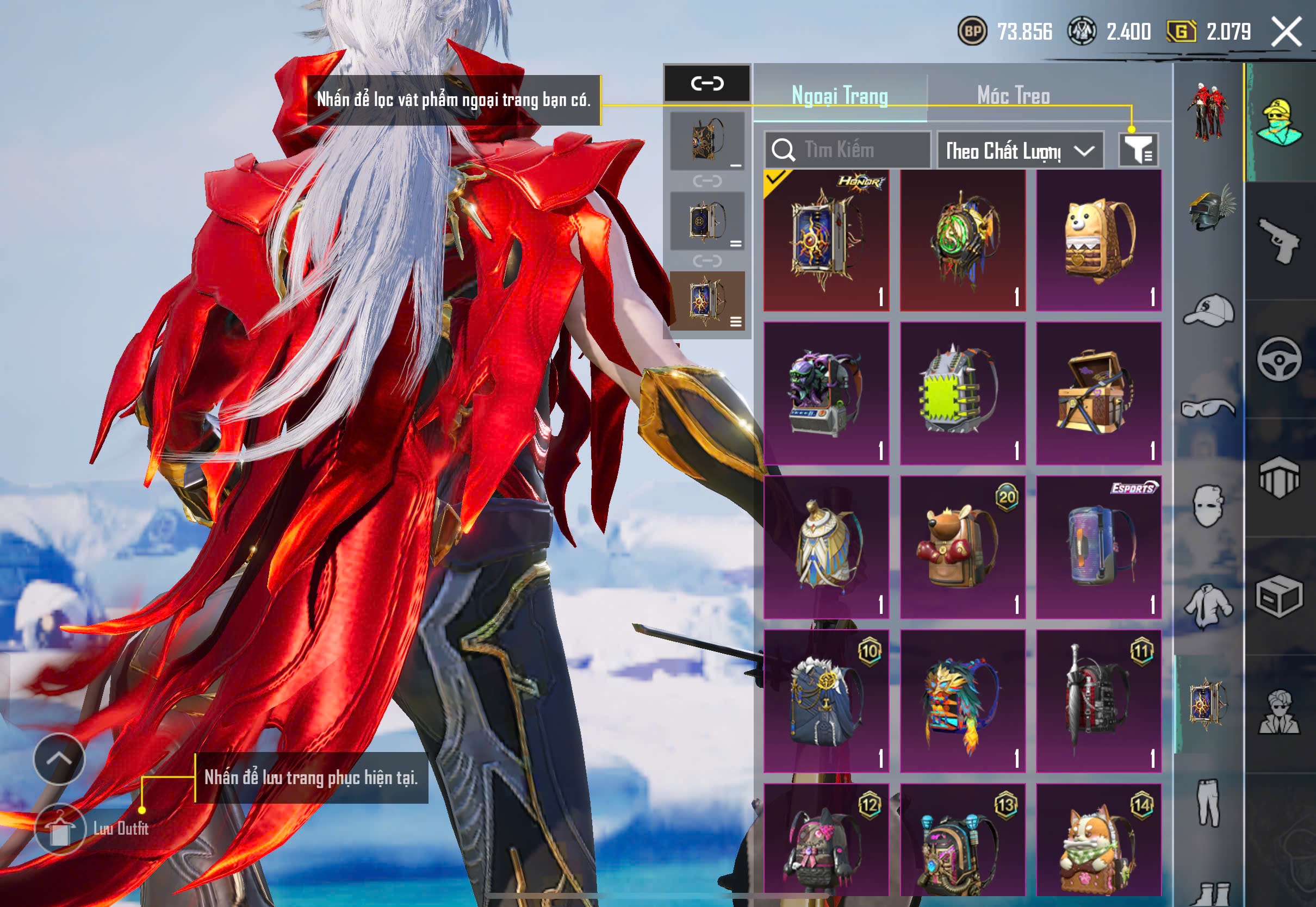
Task: Save outfit with Lưu Outfit button
Action: 60,830
